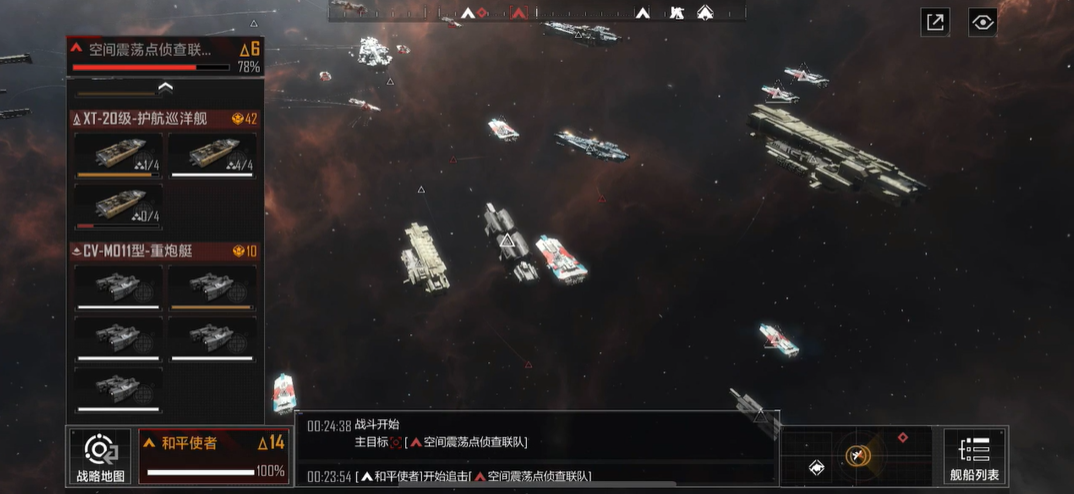Select the cruiser card showing 1/4
Viewport: 1074px width, 494px height.
pos(118,154)
